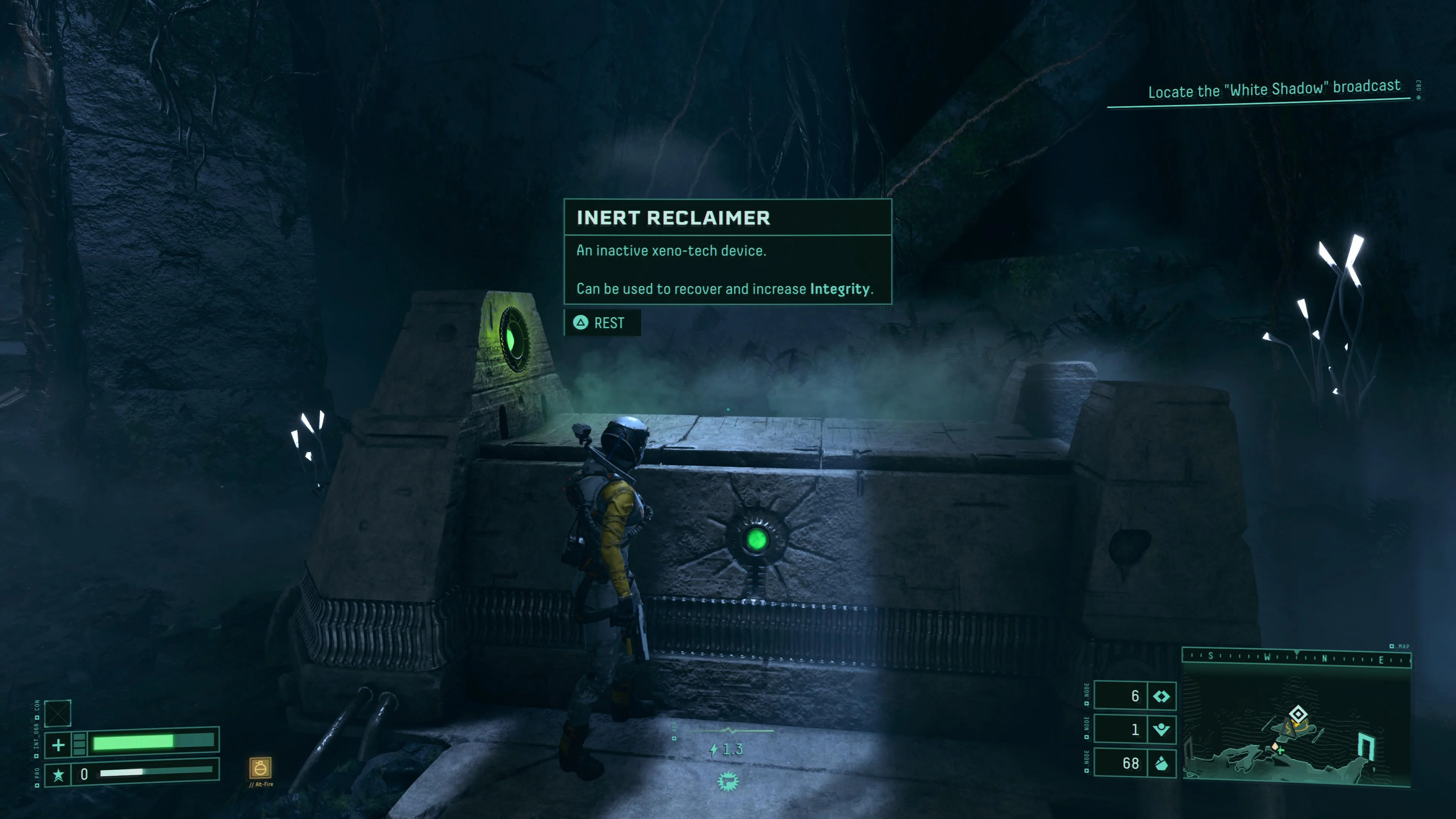Select the white diamond objective marker on minimap
This screenshot has width=1456, height=819.
point(1298,713)
